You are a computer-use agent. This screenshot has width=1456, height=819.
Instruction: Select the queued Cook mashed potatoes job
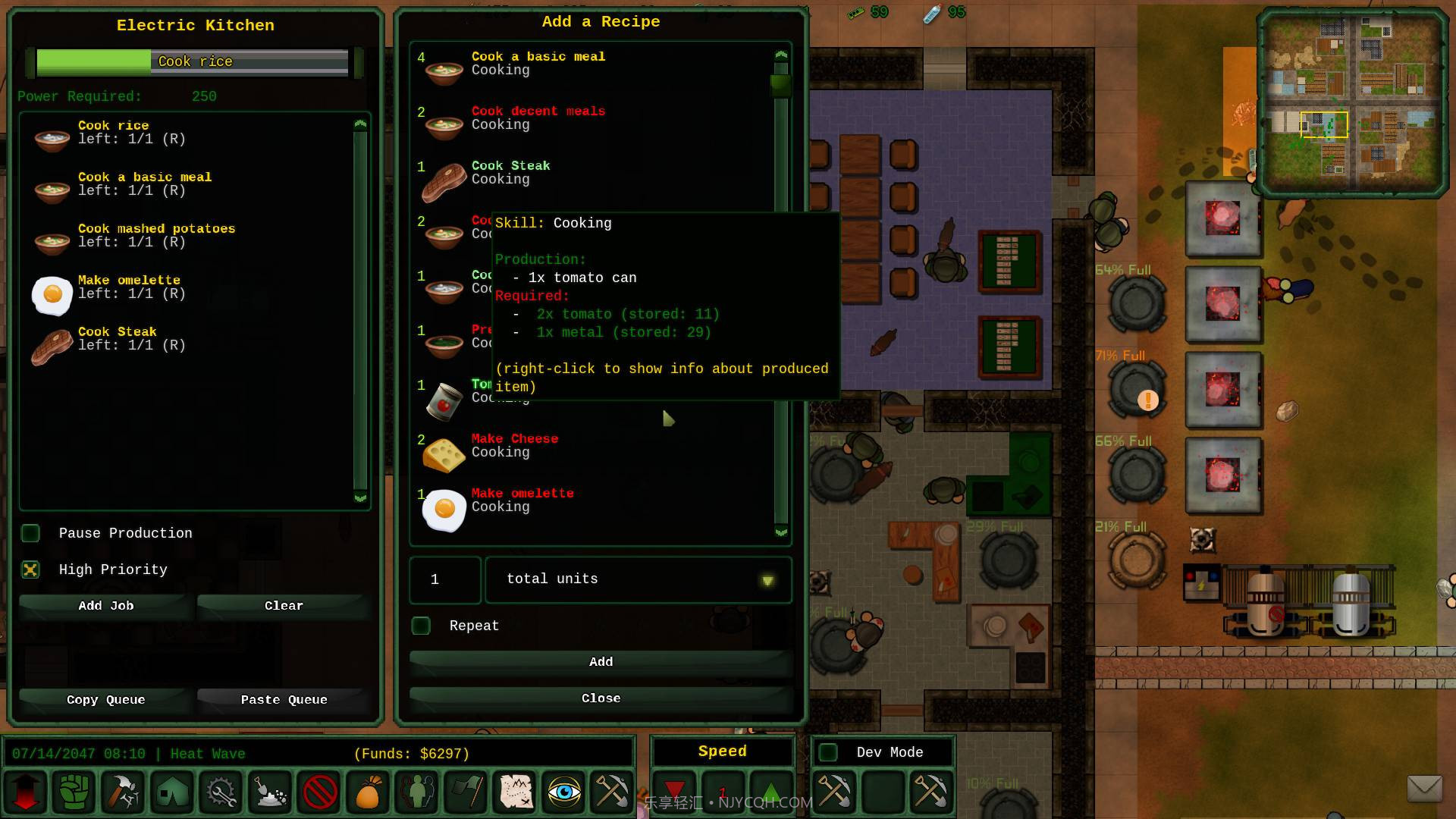point(156,236)
